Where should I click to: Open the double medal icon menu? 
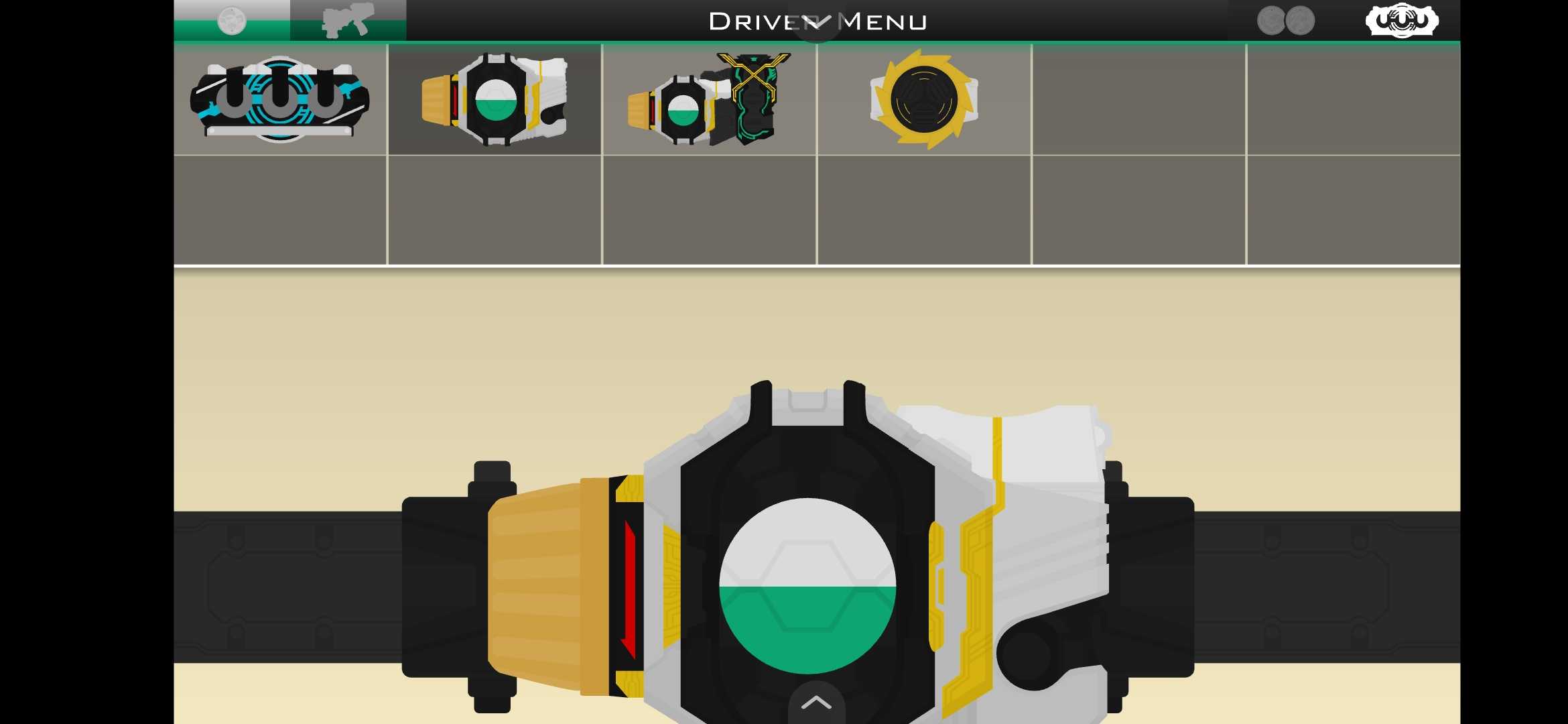[x=1285, y=21]
